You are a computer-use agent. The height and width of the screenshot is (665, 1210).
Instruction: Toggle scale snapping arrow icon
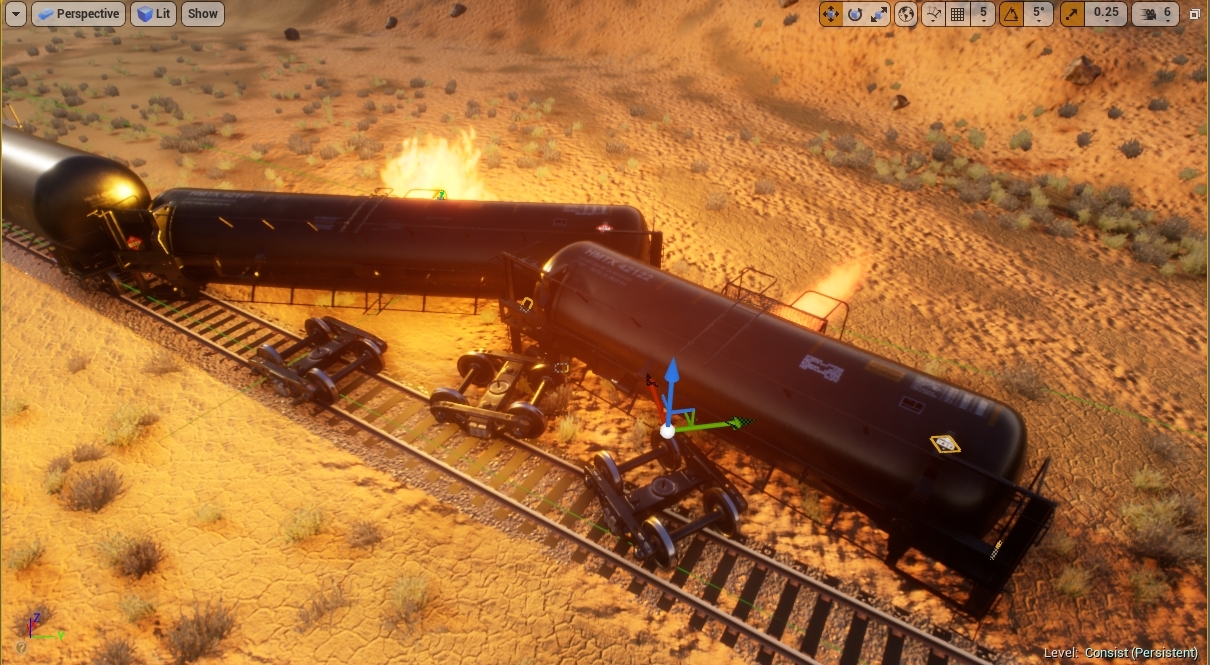[x=1073, y=14]
